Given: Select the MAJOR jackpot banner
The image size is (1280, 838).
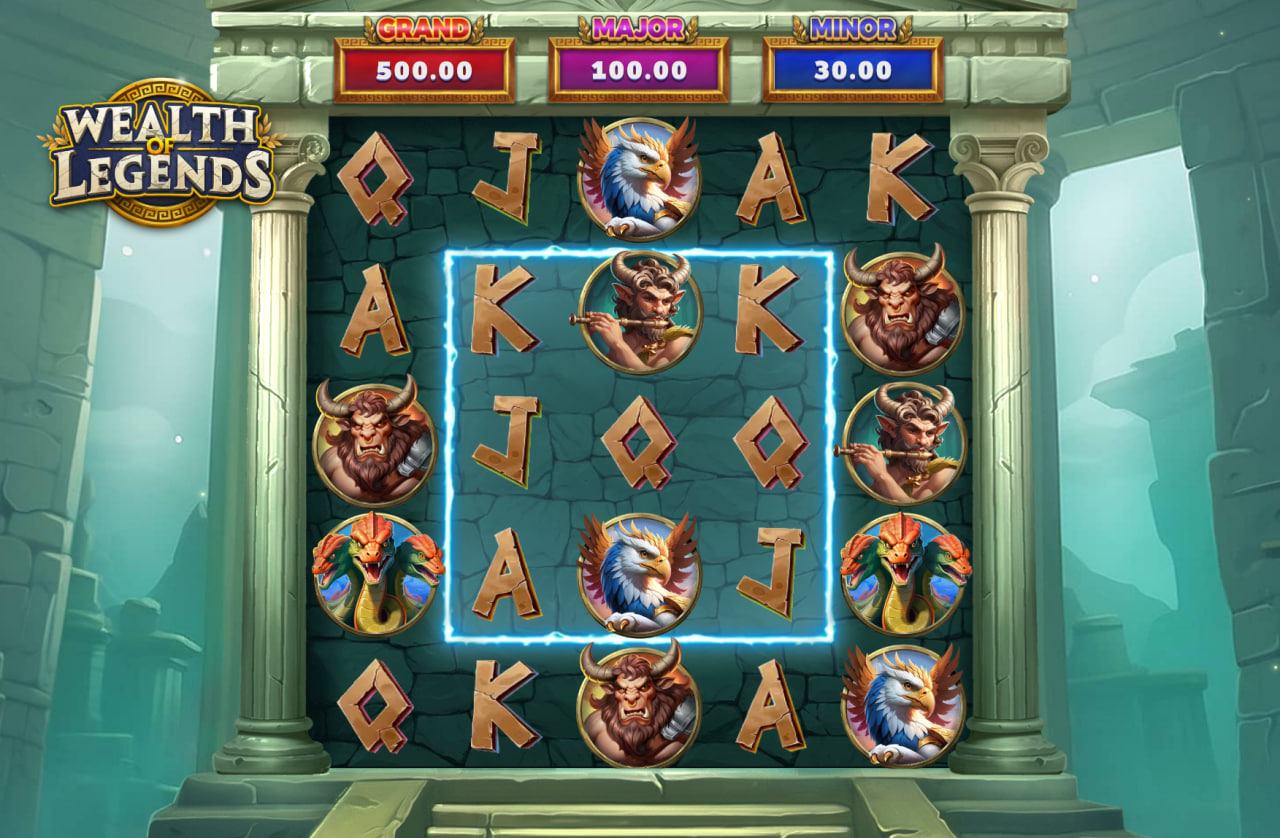Looking at the screenshot, I should tap(638, 55).
